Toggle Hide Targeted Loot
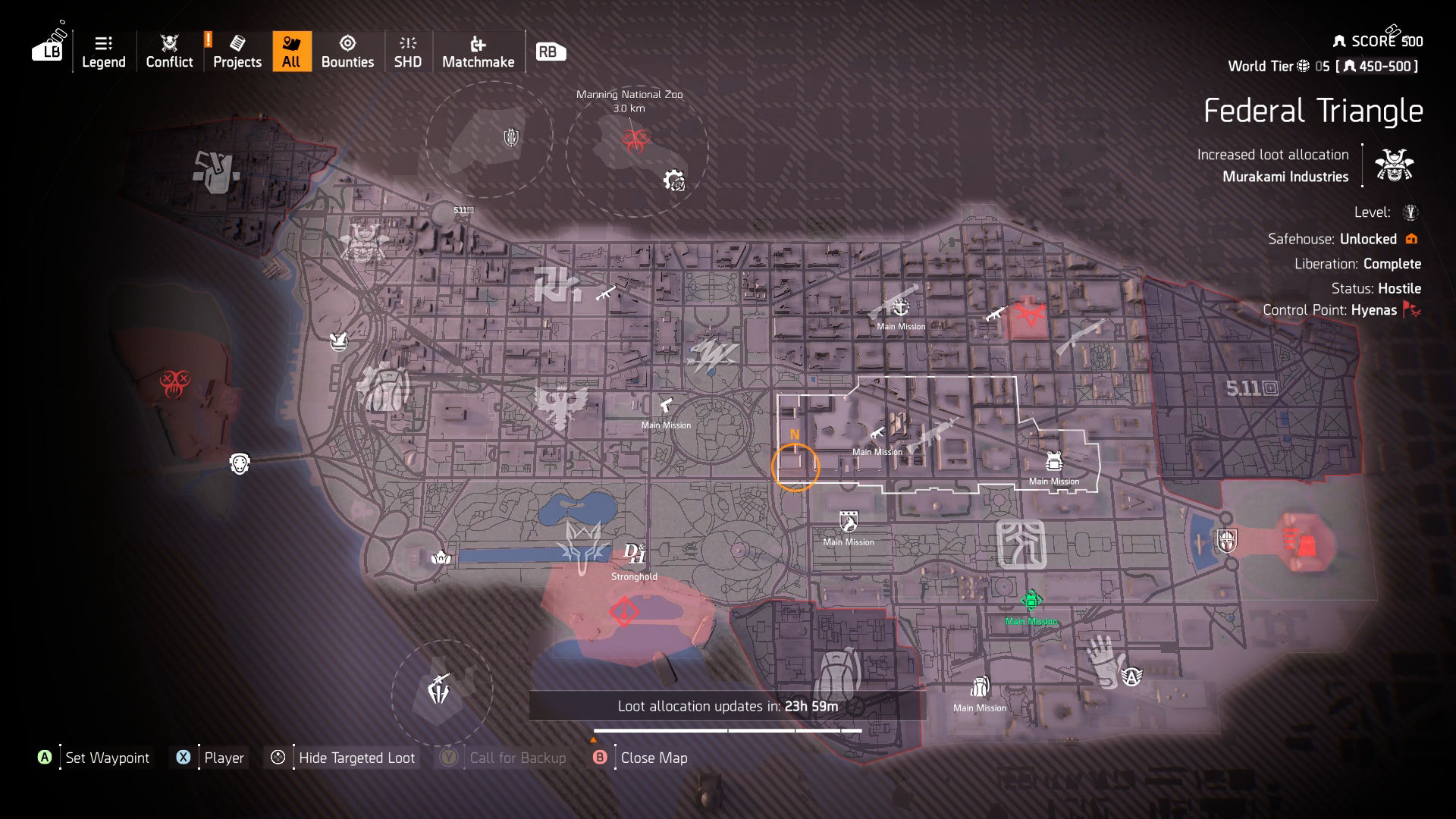1456x819 pixels. [x=356, y=757]
